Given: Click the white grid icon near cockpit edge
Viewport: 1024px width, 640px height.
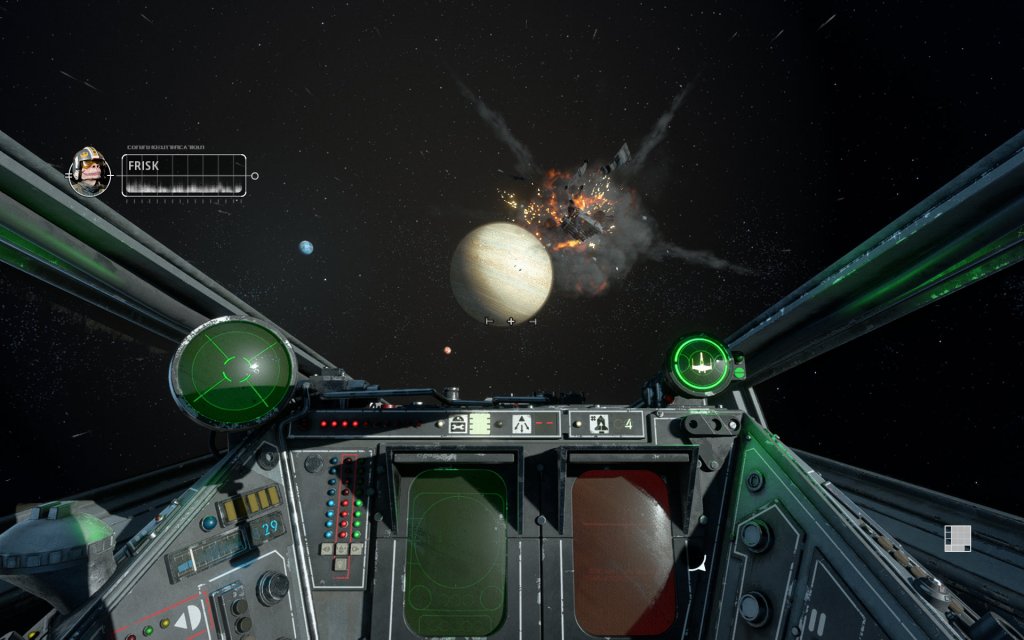Looking at the screenshot, I should click(957, 538).
